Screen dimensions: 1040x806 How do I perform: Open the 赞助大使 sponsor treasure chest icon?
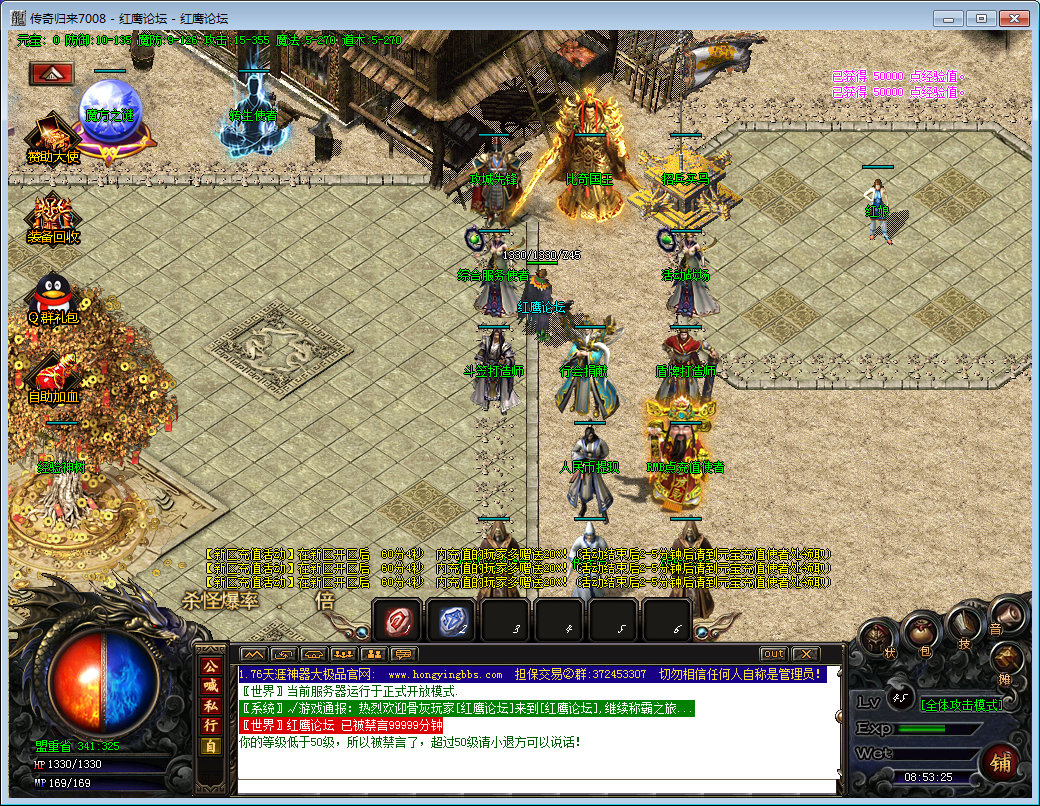coord(52,138)
